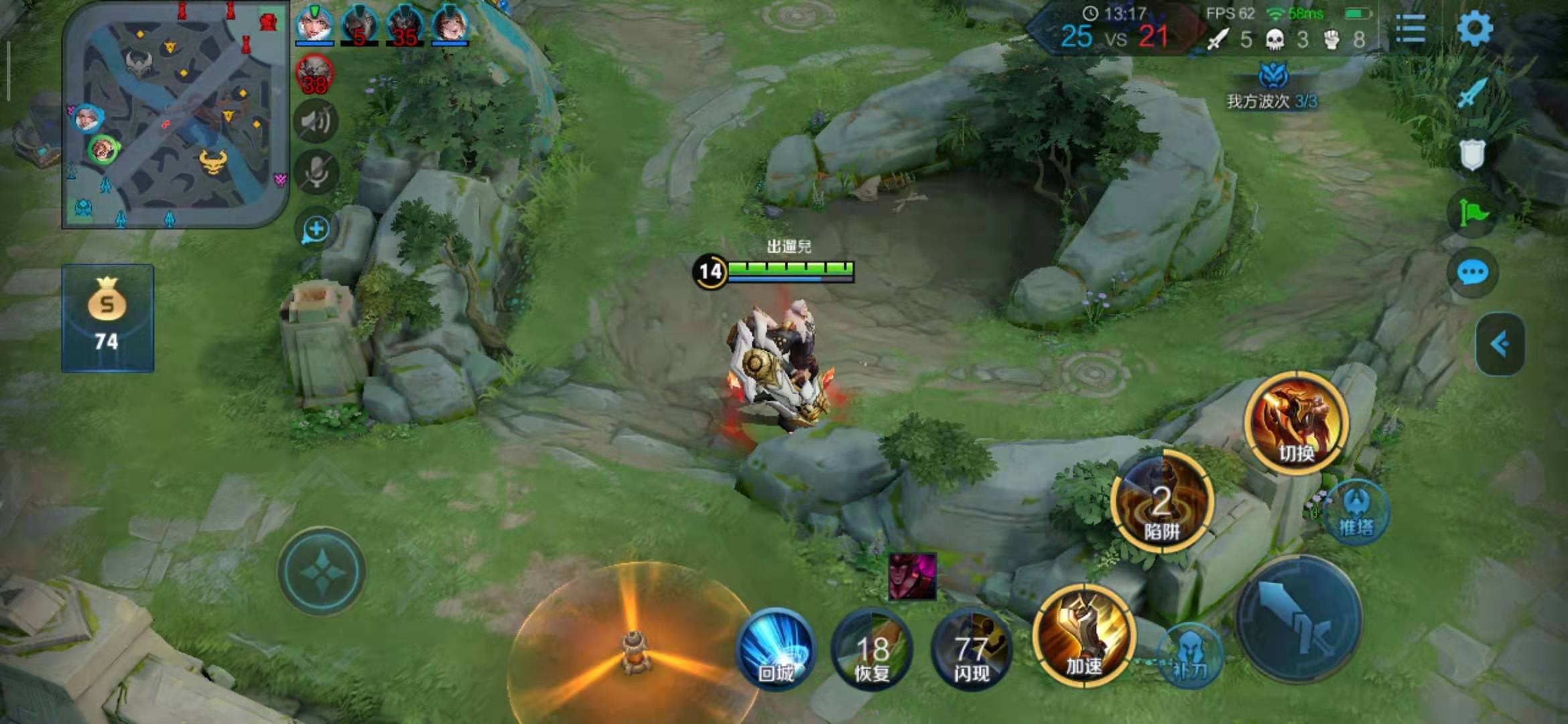The image size is (1568, 724).
Task: Open the scoreboard list icon
Action: pyautogui.click(x=1410, y=29)
